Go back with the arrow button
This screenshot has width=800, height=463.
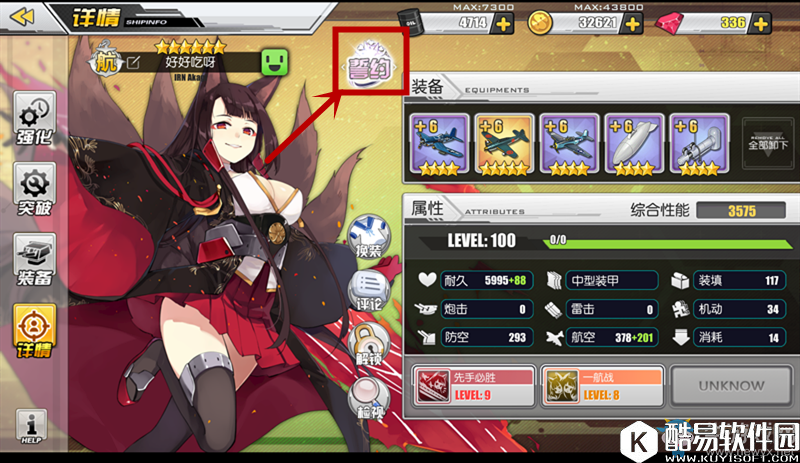click(23, 16)
